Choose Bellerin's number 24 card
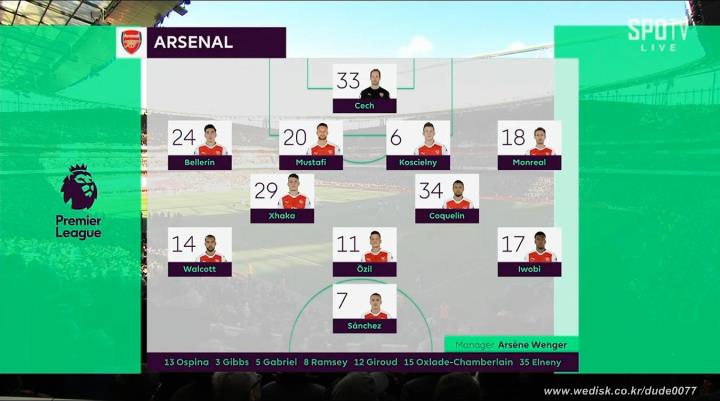Viewport: 720px width, 401px height. (200, 145)
